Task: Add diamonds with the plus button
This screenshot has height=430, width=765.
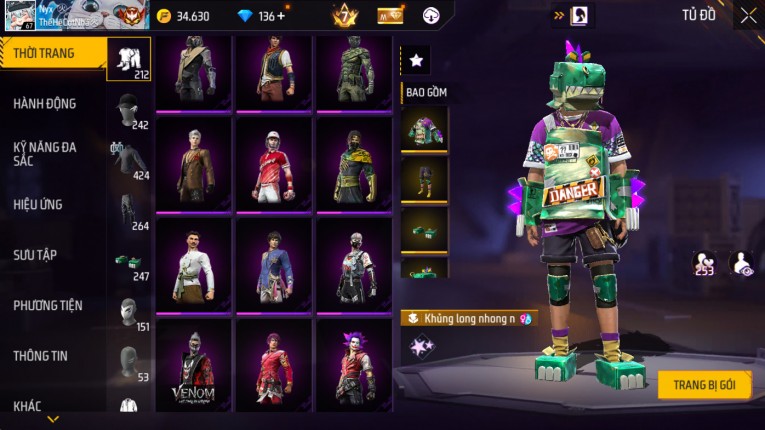Action: click(280, 16)
